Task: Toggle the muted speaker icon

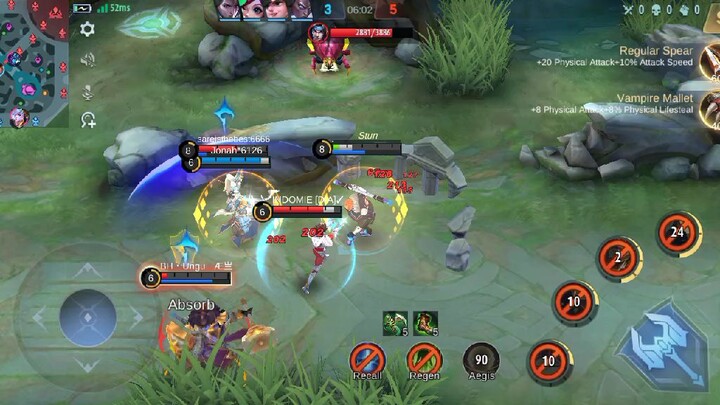Action: click(88, 60)
